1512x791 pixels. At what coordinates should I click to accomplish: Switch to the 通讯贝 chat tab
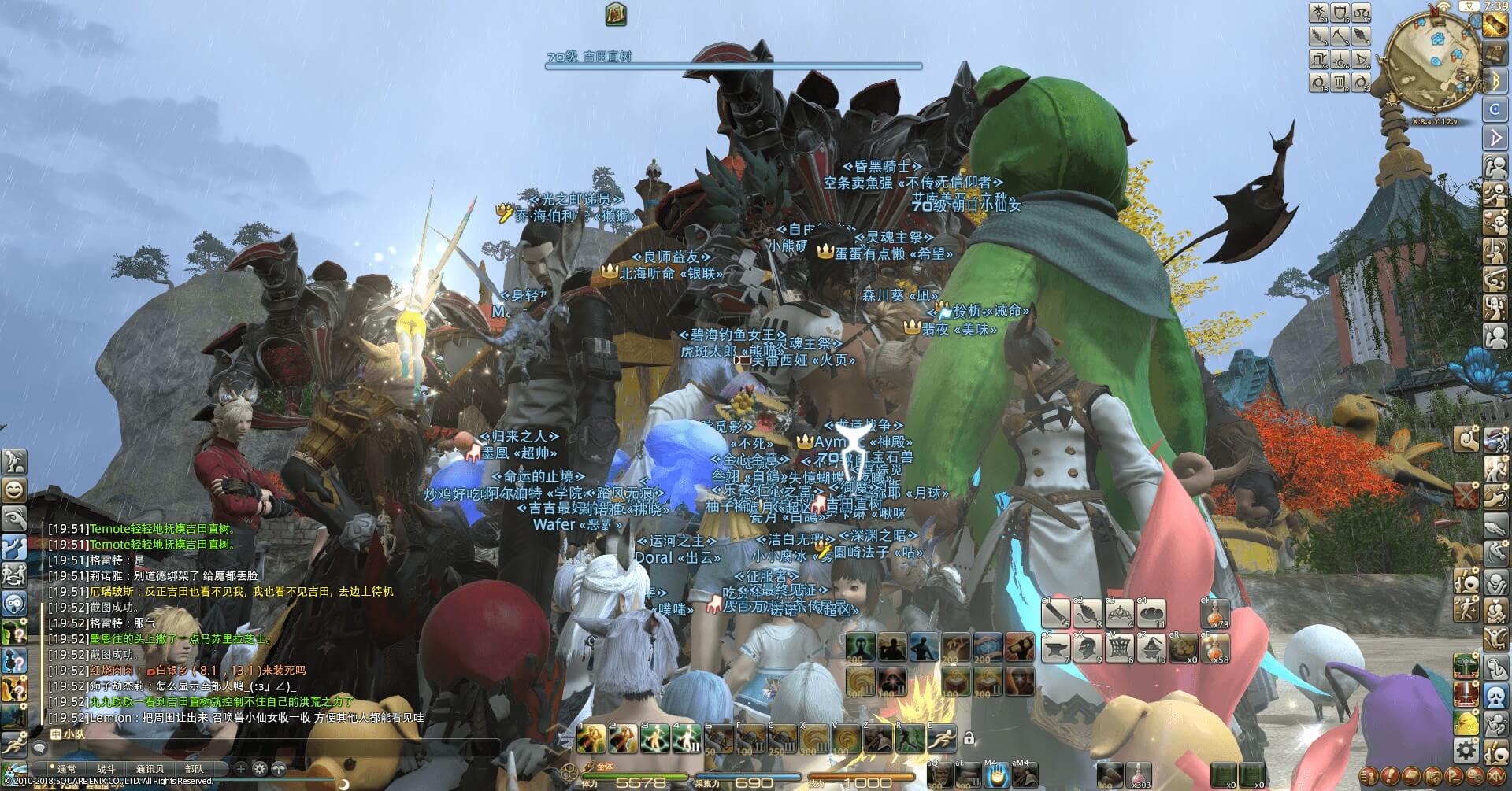pos(150,769)
